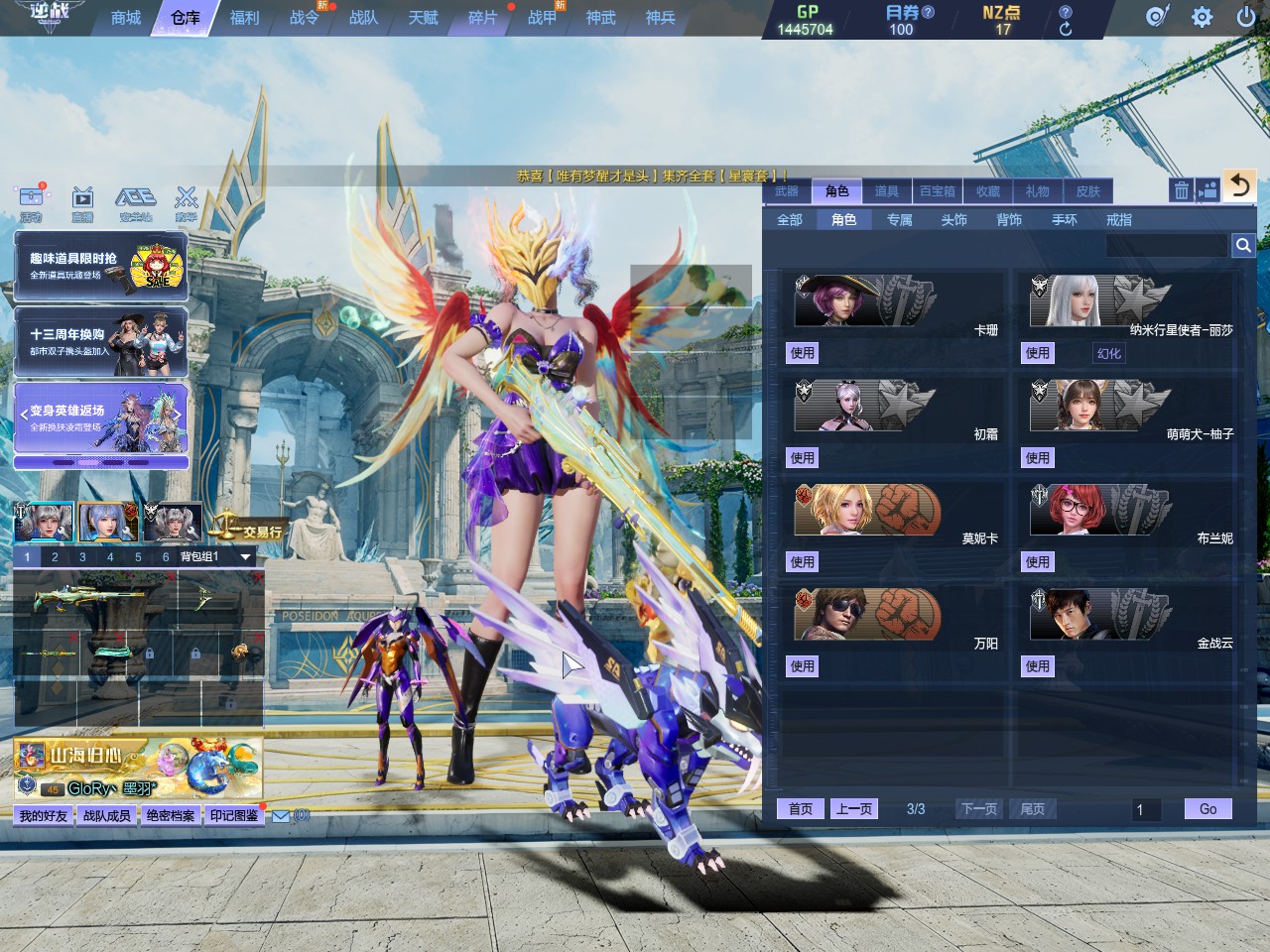Click the inventory search magnifier button

[x=1242, y=245]
